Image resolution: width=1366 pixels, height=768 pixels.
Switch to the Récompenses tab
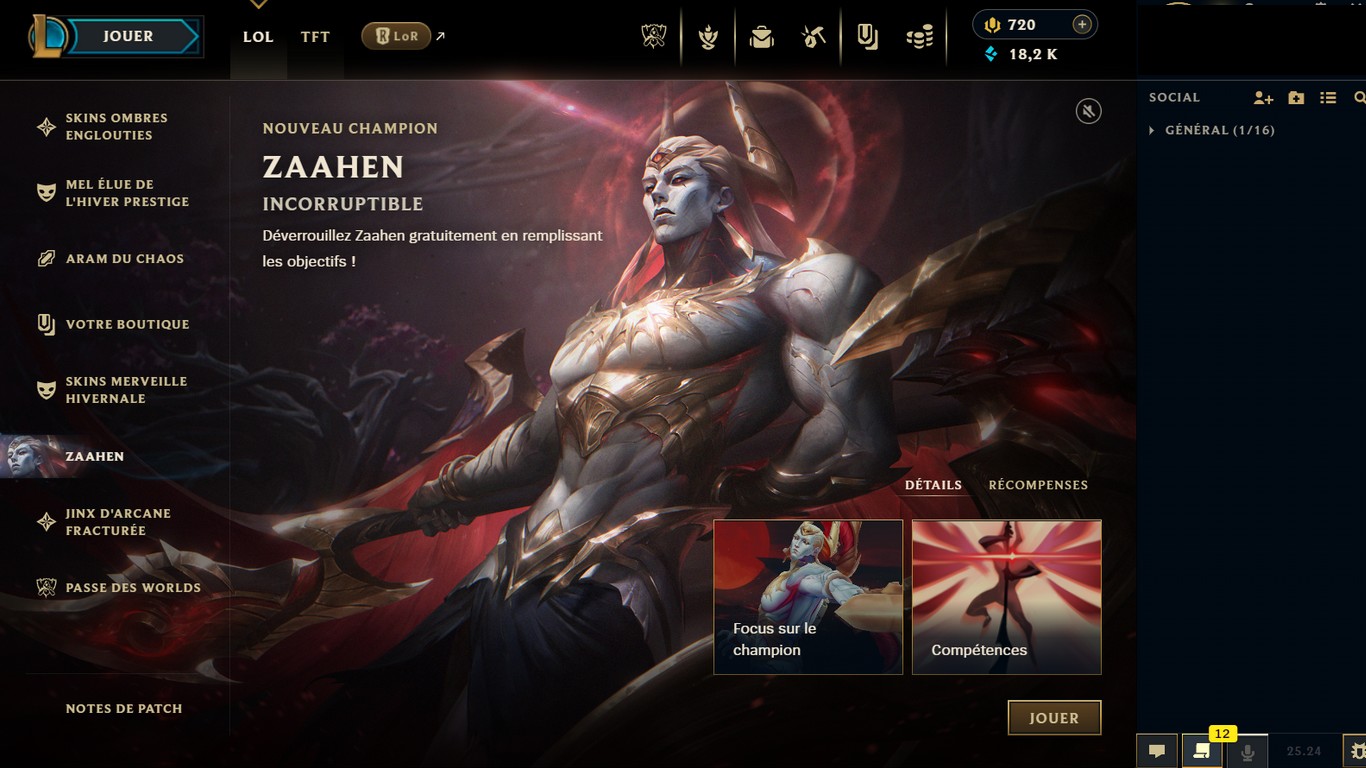(x=1038, y=485)
